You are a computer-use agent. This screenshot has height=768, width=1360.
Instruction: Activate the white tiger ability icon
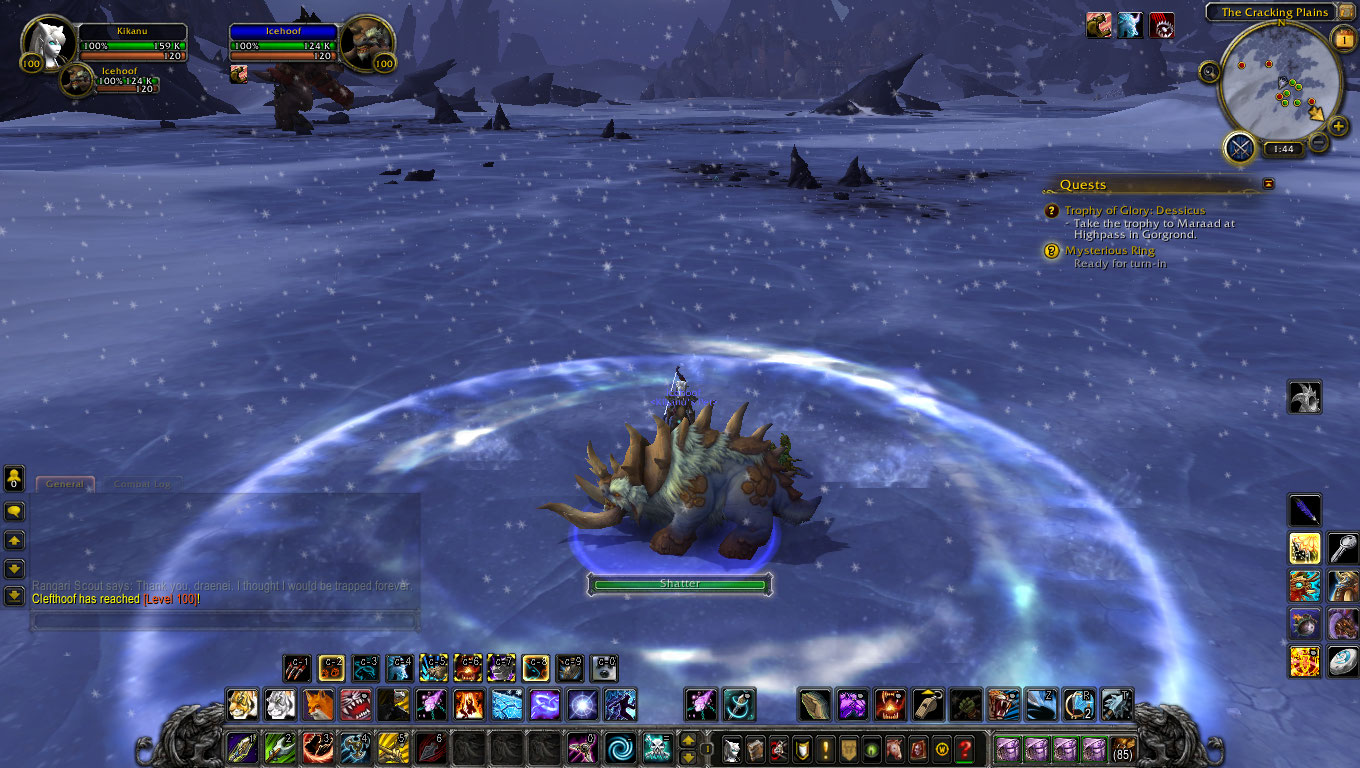coord(279,705)
